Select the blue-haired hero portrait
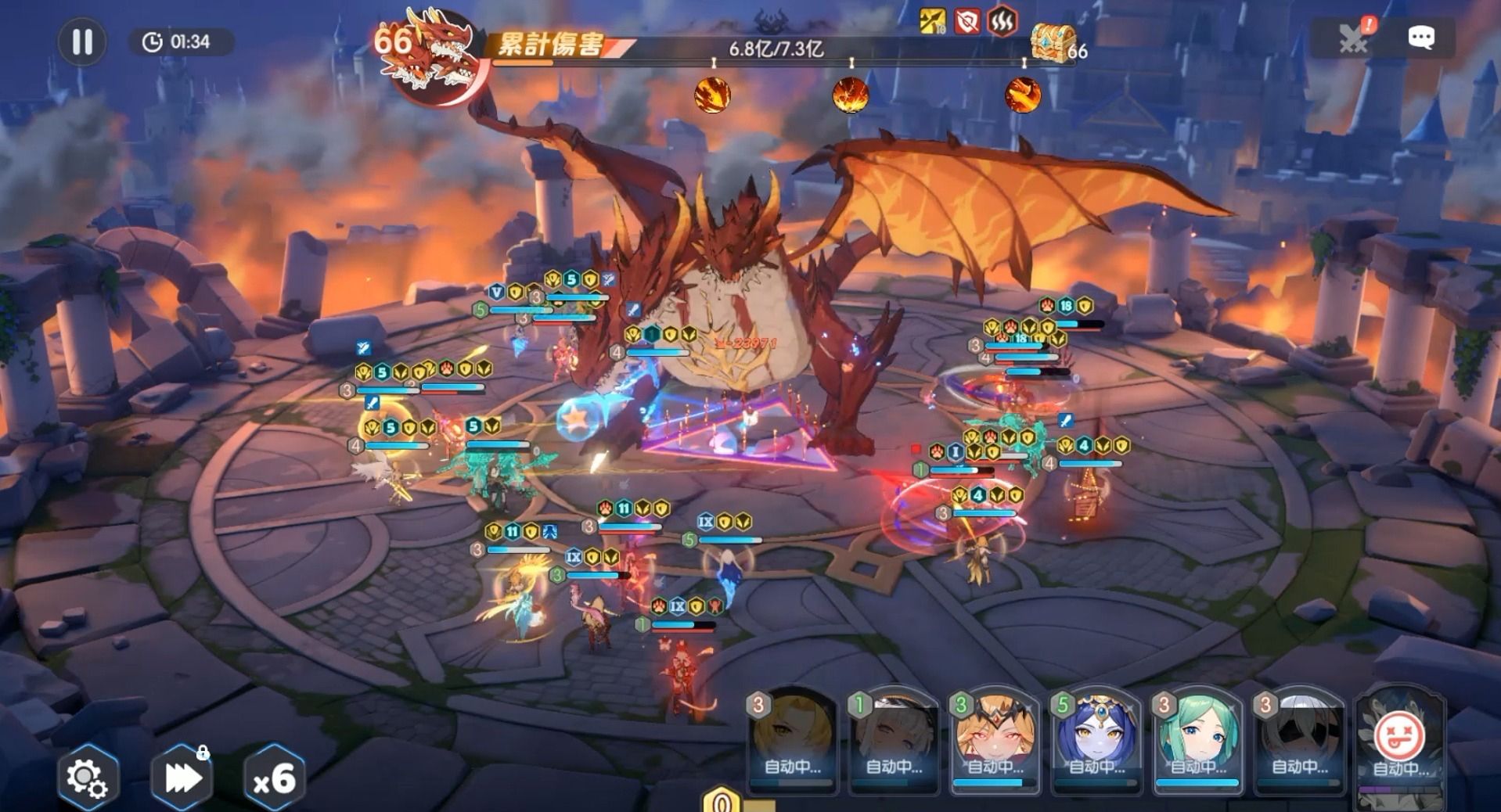This screenshot has width=1501, height=812. tap(1096, 739)
